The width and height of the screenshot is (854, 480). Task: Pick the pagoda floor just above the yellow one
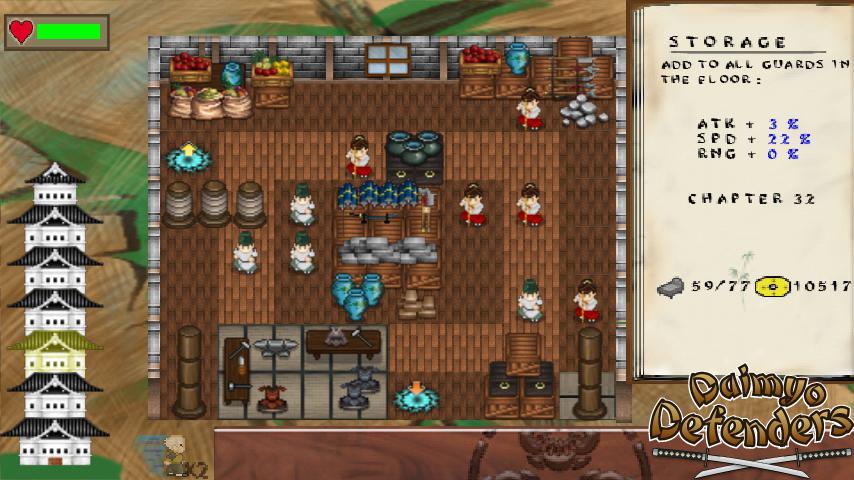point(54,311)
